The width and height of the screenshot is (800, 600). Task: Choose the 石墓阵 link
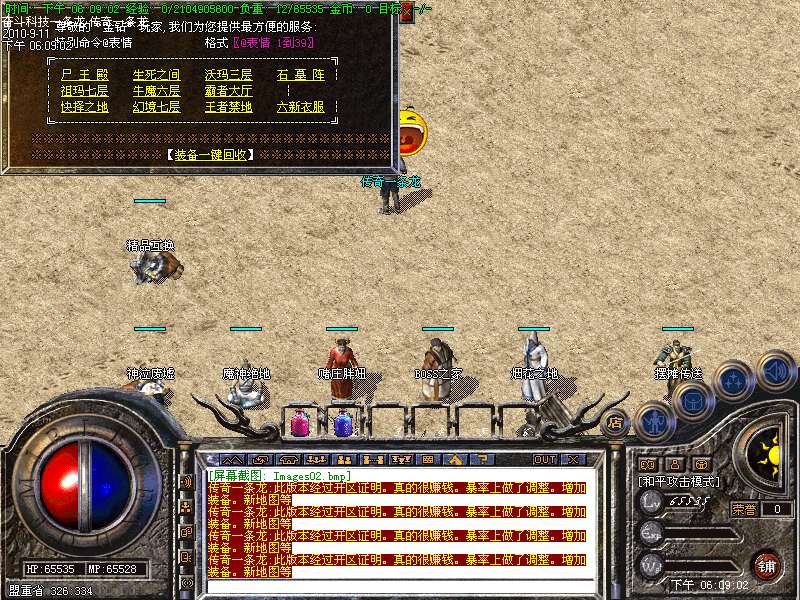[300, 75]
